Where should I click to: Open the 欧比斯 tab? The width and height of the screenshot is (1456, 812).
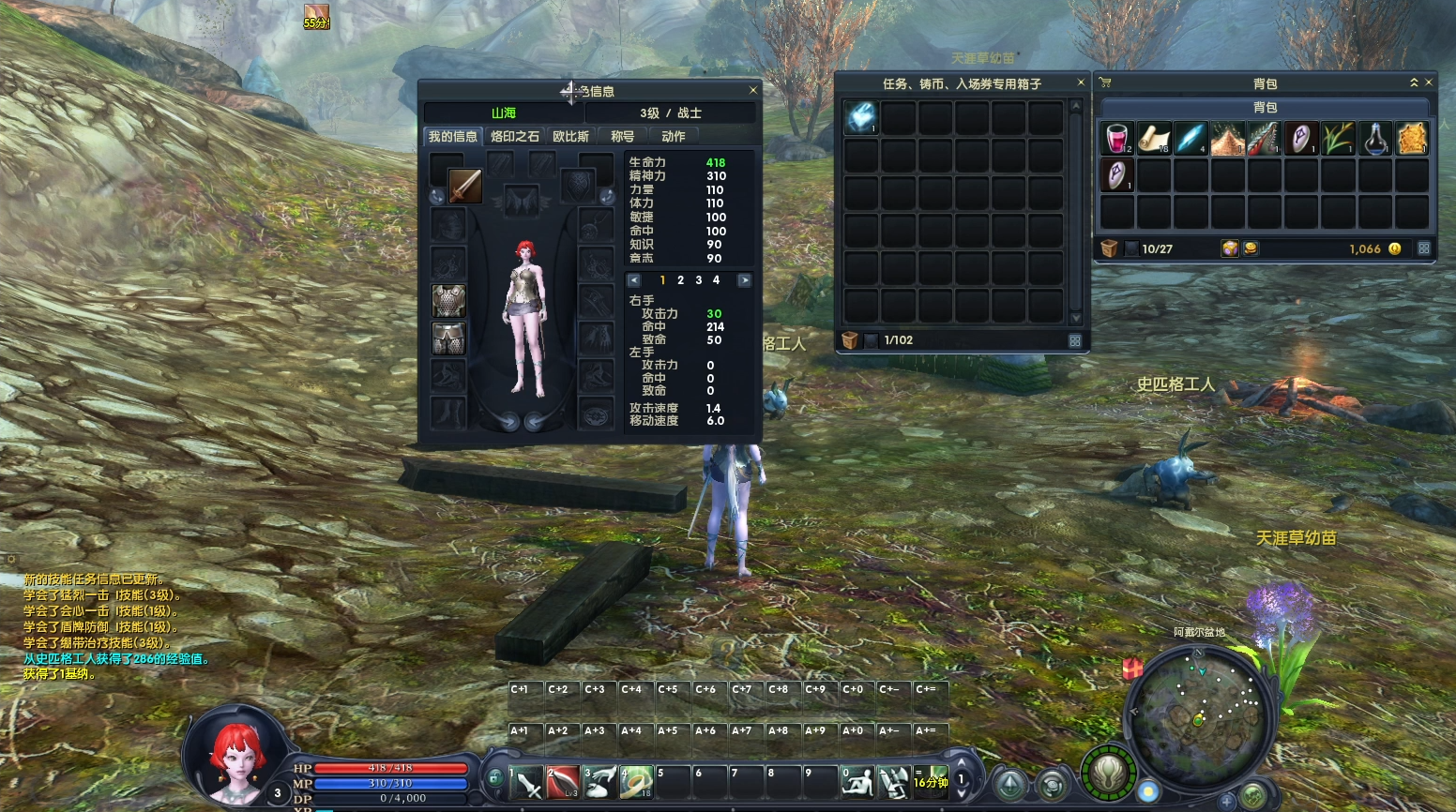coord(570,137)
